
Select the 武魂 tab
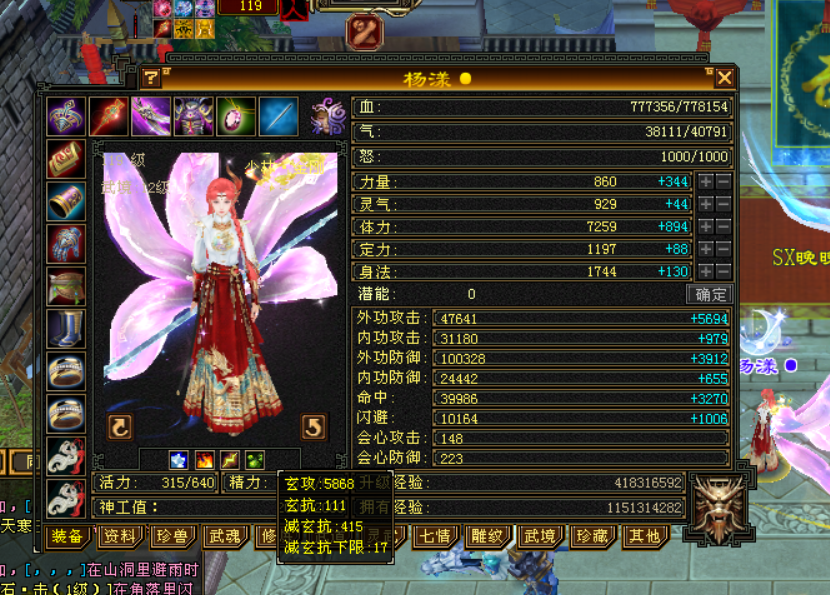222,537
